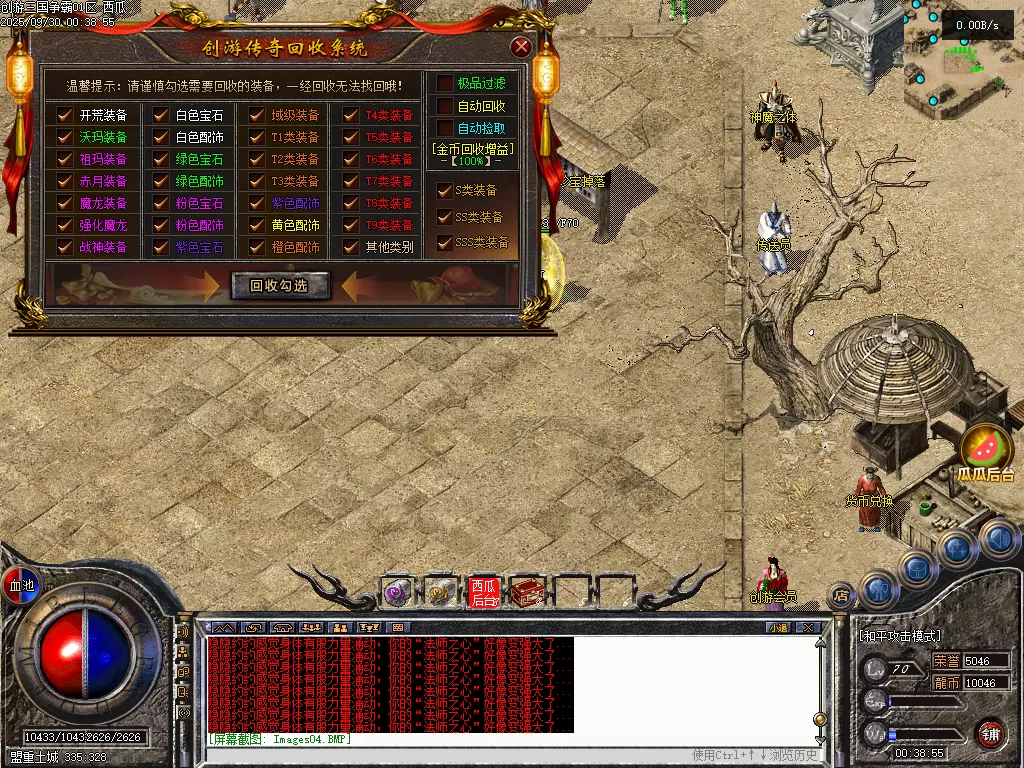Enable the 自动回收 auto-recycle option
The image size is (1024, 768).
pos(445,106)
